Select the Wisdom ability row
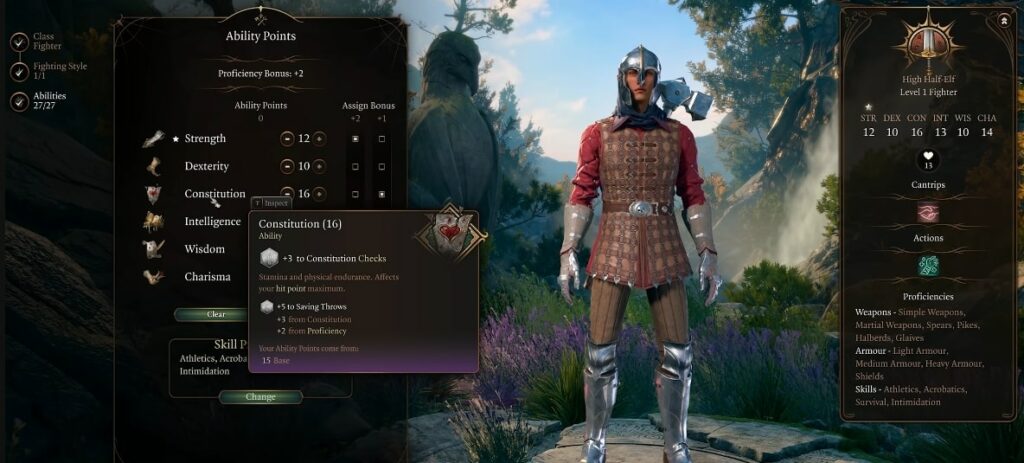This screenshot has width=1024, height=463. (x=204, y=249)
